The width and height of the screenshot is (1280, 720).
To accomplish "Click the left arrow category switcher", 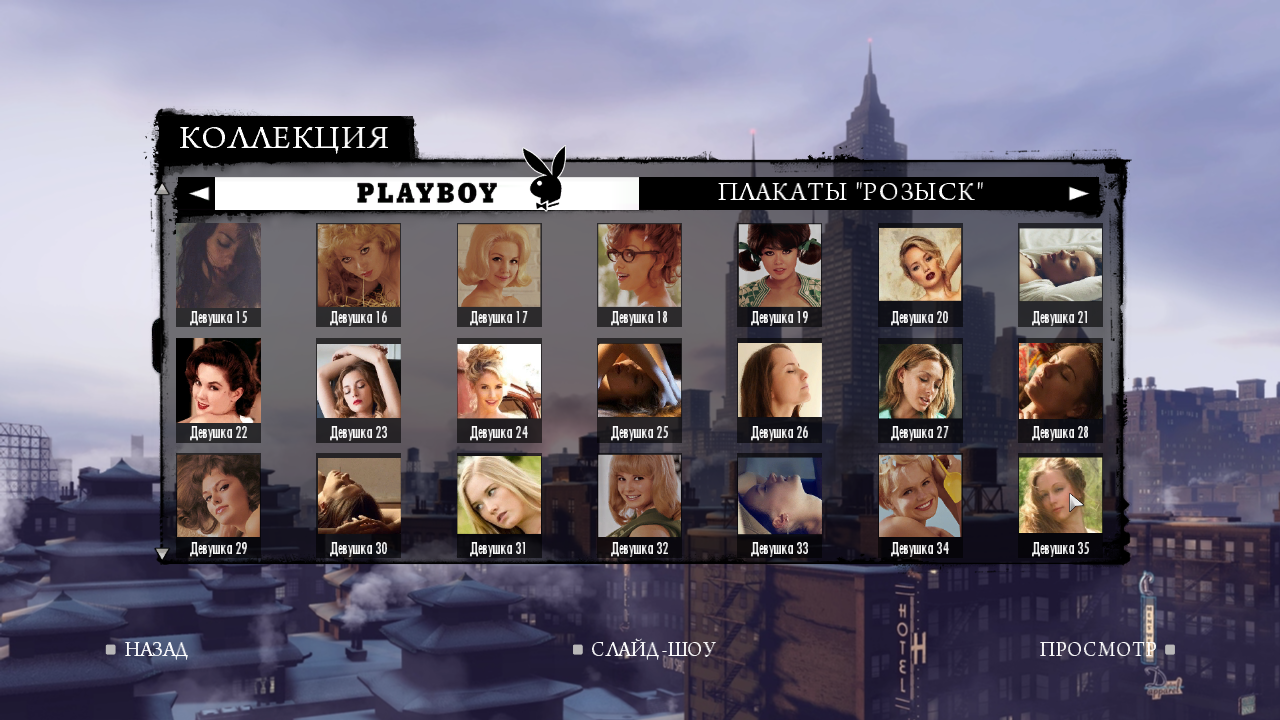I will [x=199, y=193].
